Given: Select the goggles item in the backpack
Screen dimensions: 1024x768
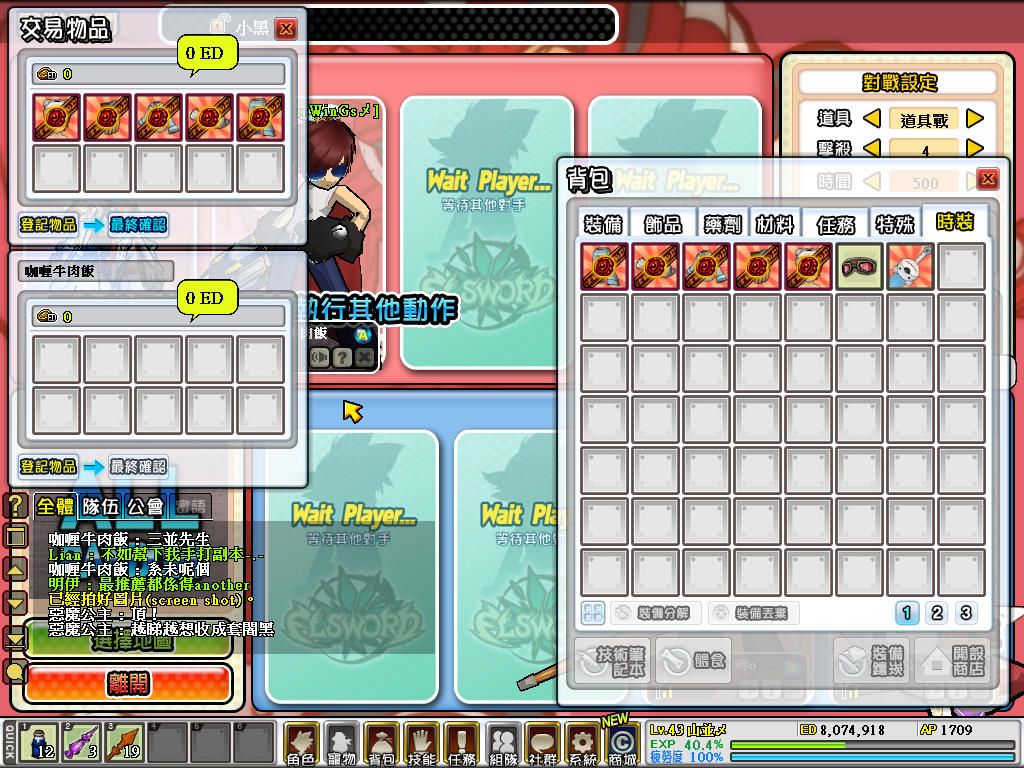Looking at the screenshot, I should point(859,267).
